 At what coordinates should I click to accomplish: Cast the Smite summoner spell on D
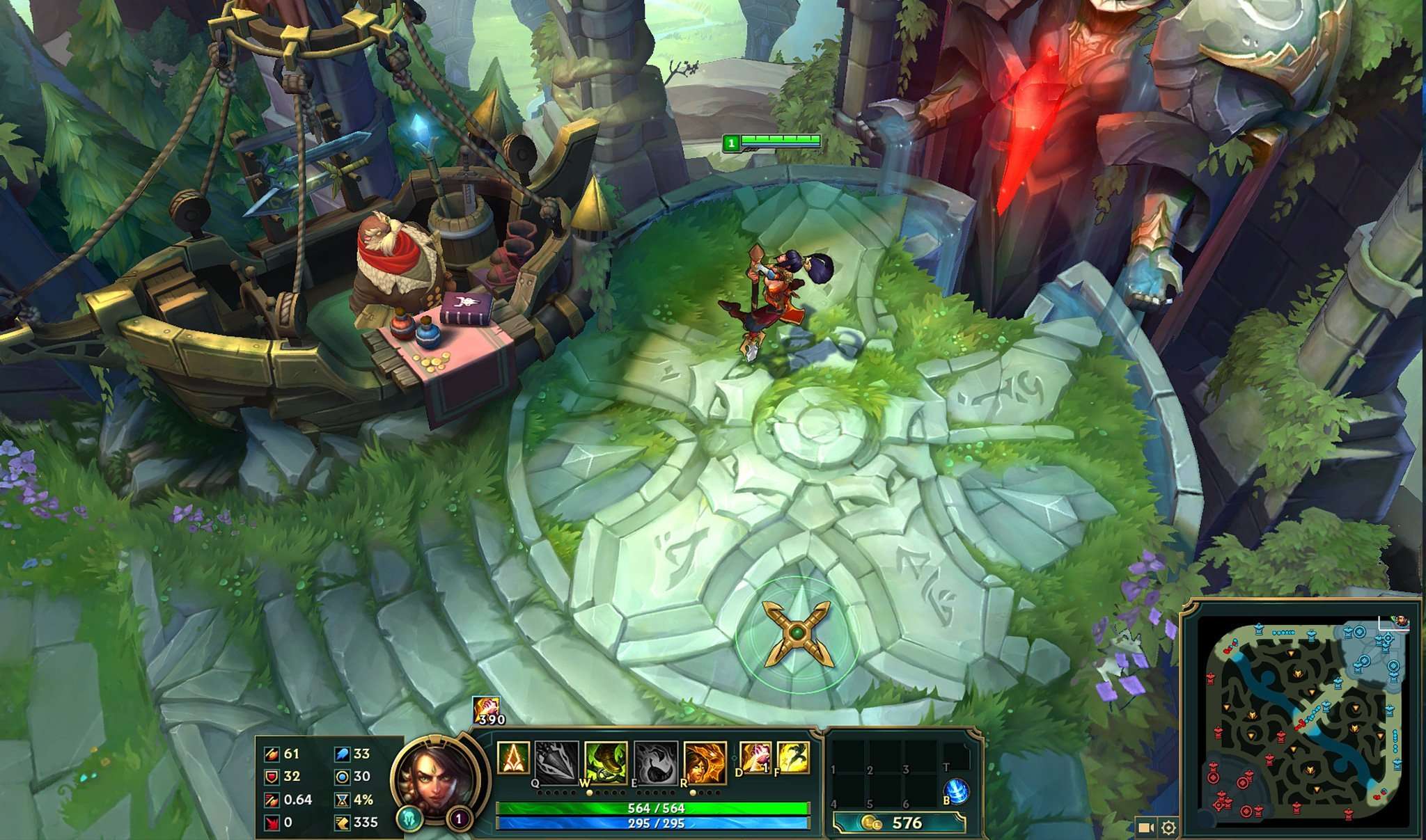click(755, 759)
